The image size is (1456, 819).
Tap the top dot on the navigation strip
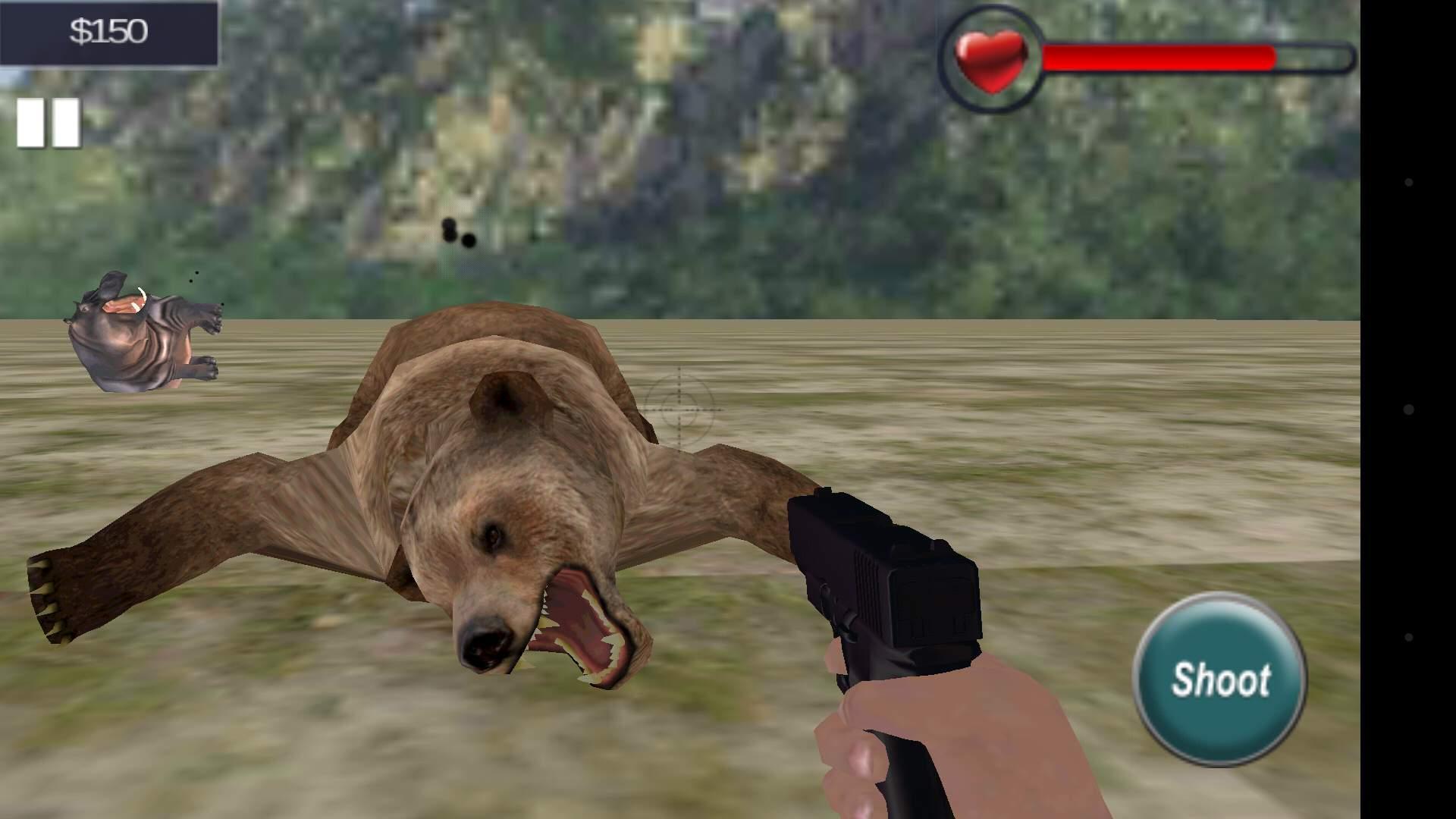(1407, 182)
